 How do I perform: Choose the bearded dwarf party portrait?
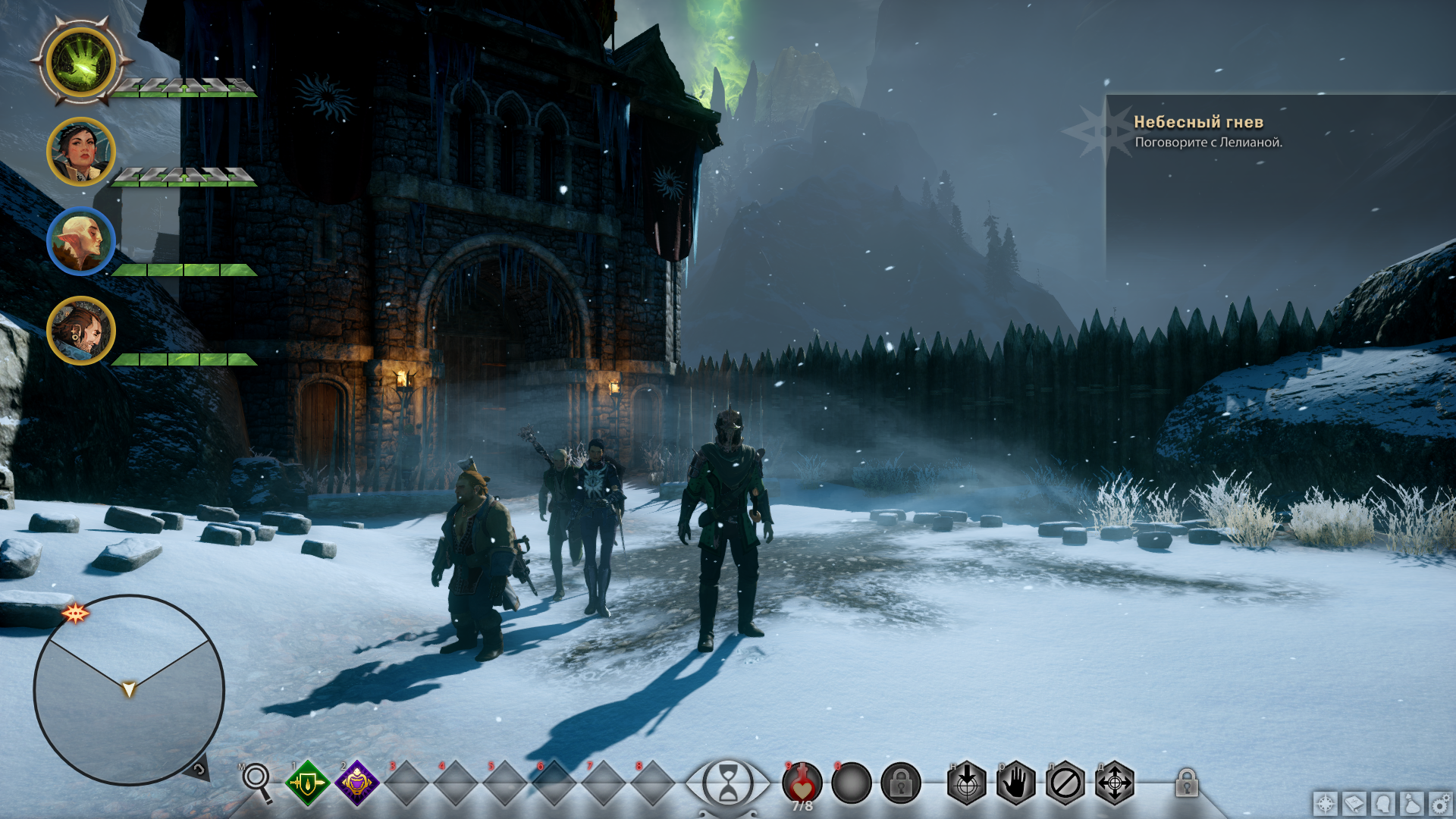tap(81, 331)
